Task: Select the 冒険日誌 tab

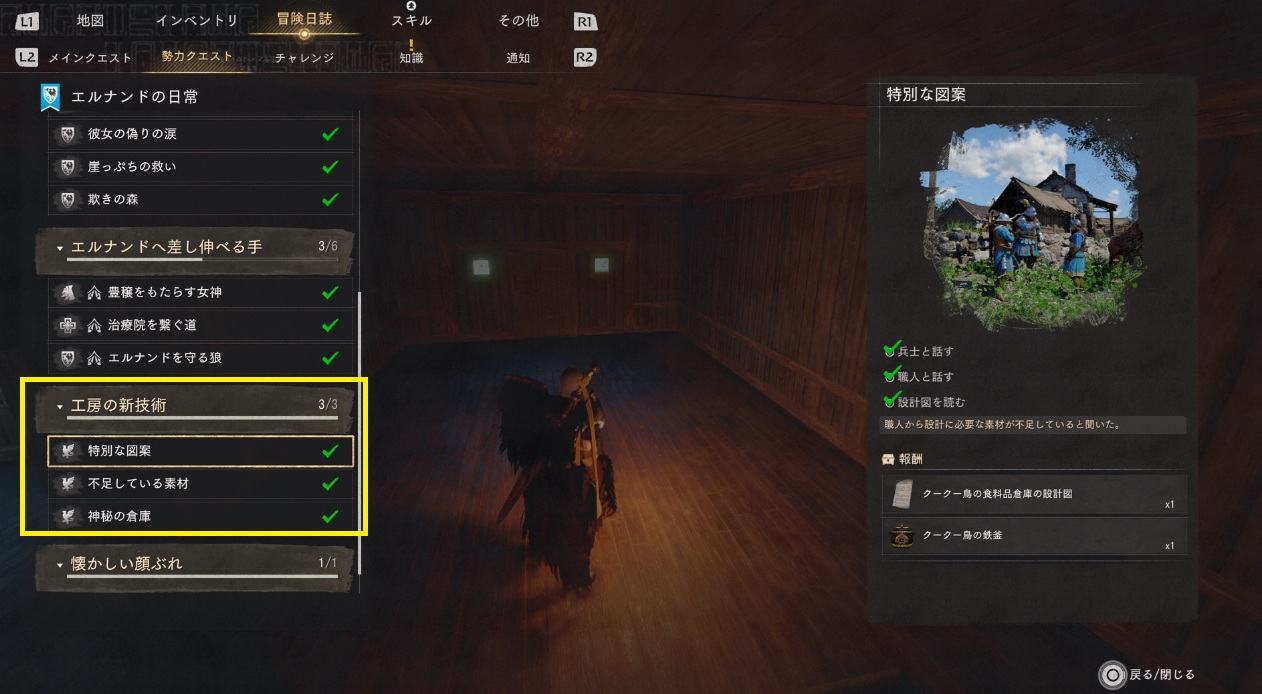Action: point(304,20)
